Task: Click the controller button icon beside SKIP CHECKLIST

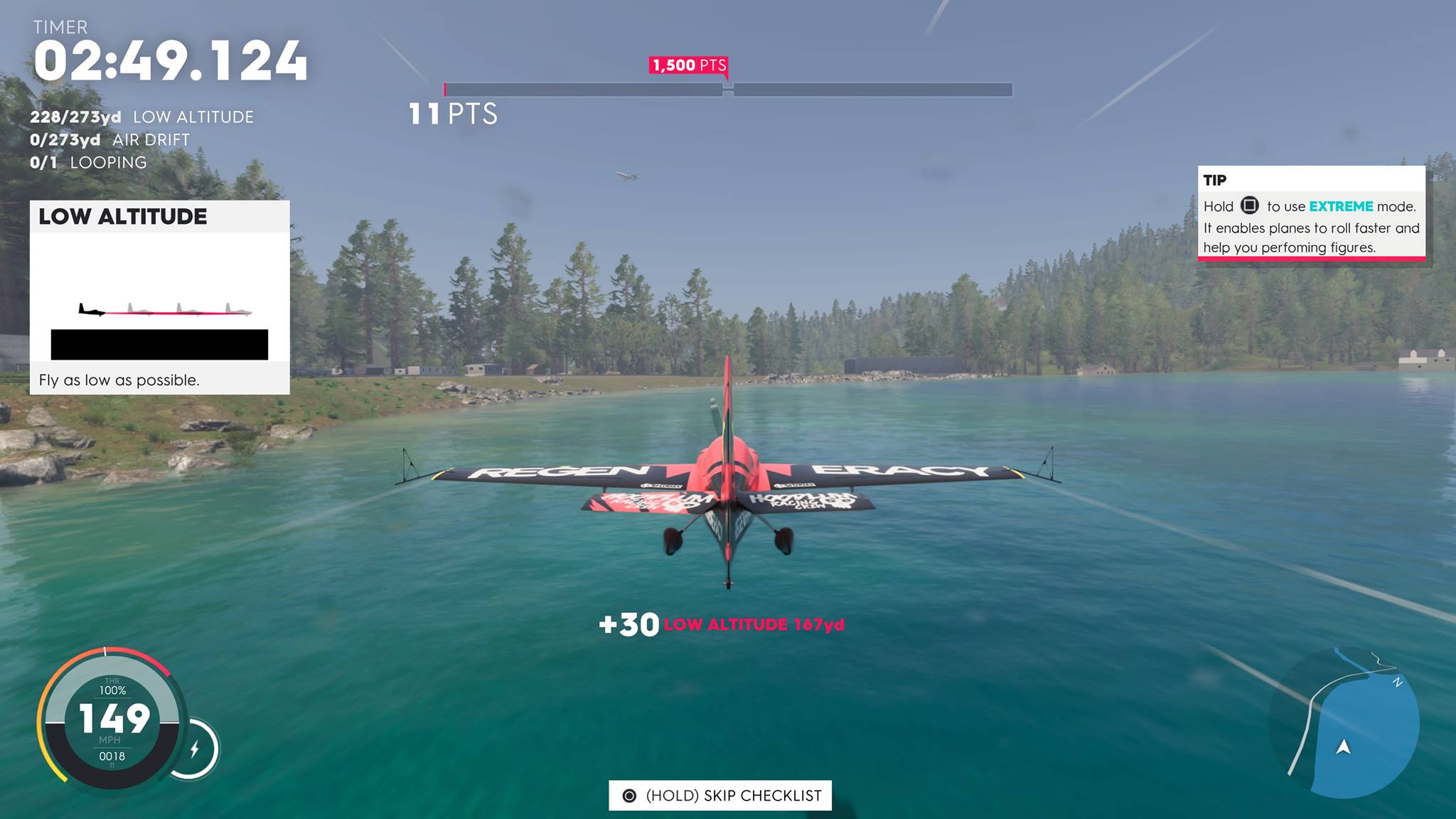Action: click(630, 796)
